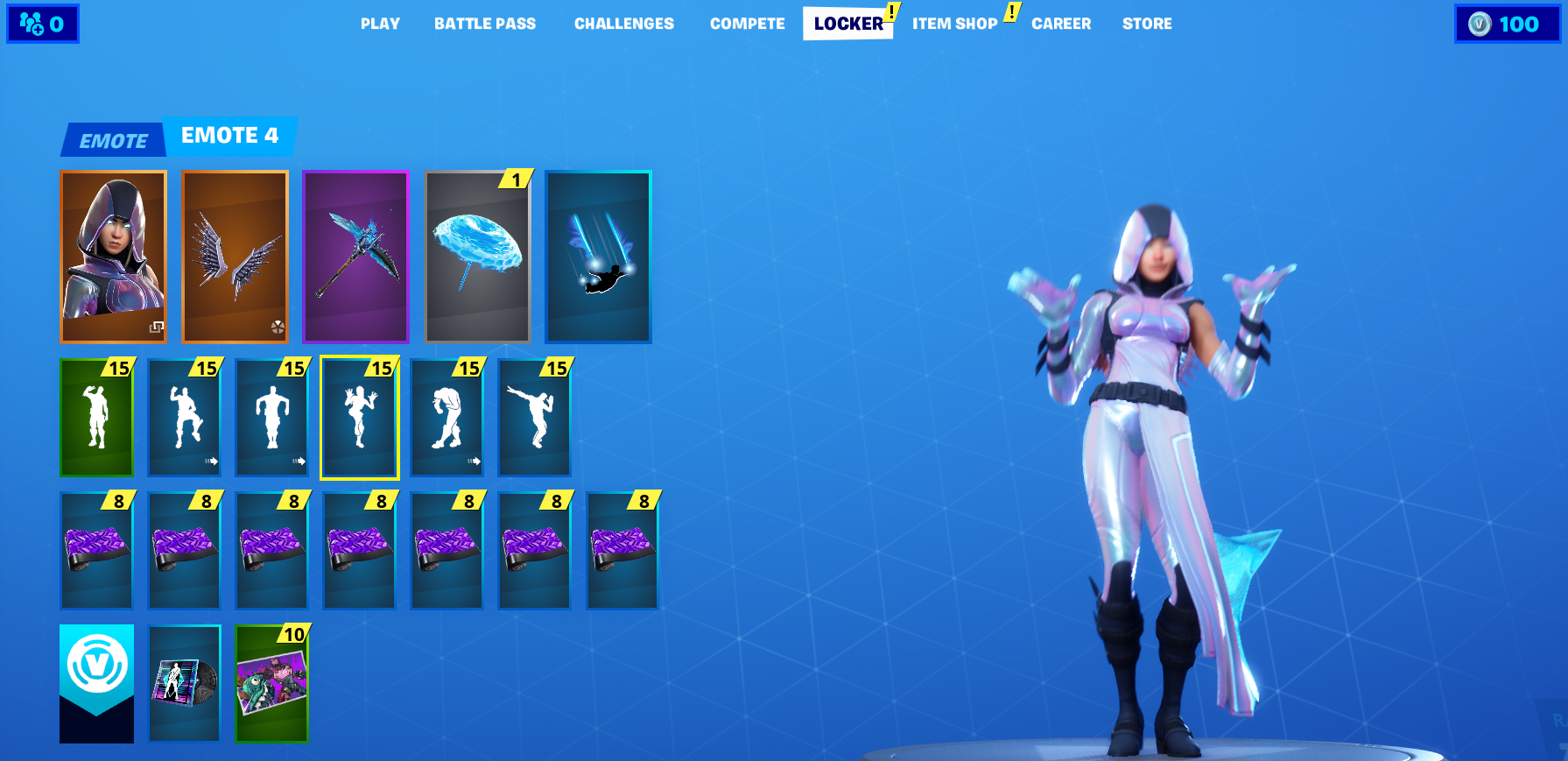Click the 100 V-Bucks balance button
Image resolution: width=1568 pixels, height=761 pixels.
pos(1506,24)
